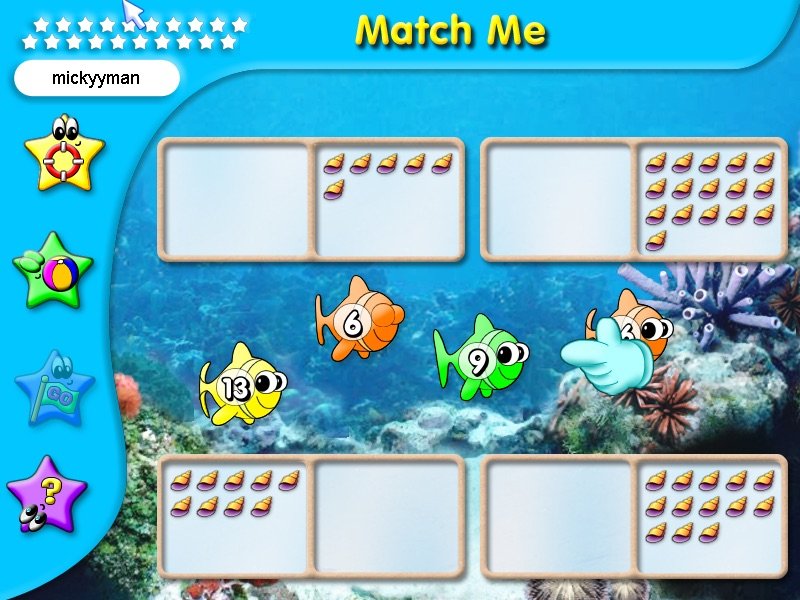Open help with the purple question mark star
The height and width of the screenshot is (600, 800).
(x=47, y=493)
